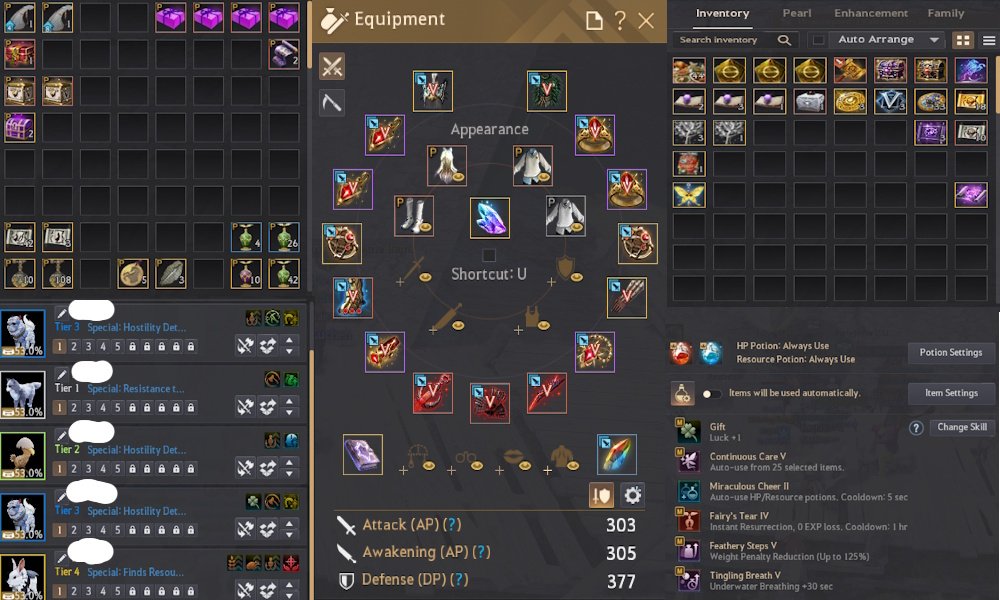Click the crossed swords icon
The width and height of the screenshot is (1000, 600).
[332, 66]
